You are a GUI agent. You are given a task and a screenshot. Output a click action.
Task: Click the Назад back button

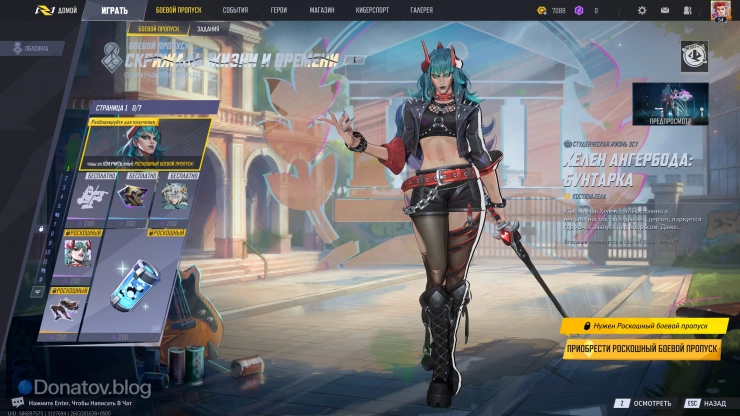[x=706, y=403]
